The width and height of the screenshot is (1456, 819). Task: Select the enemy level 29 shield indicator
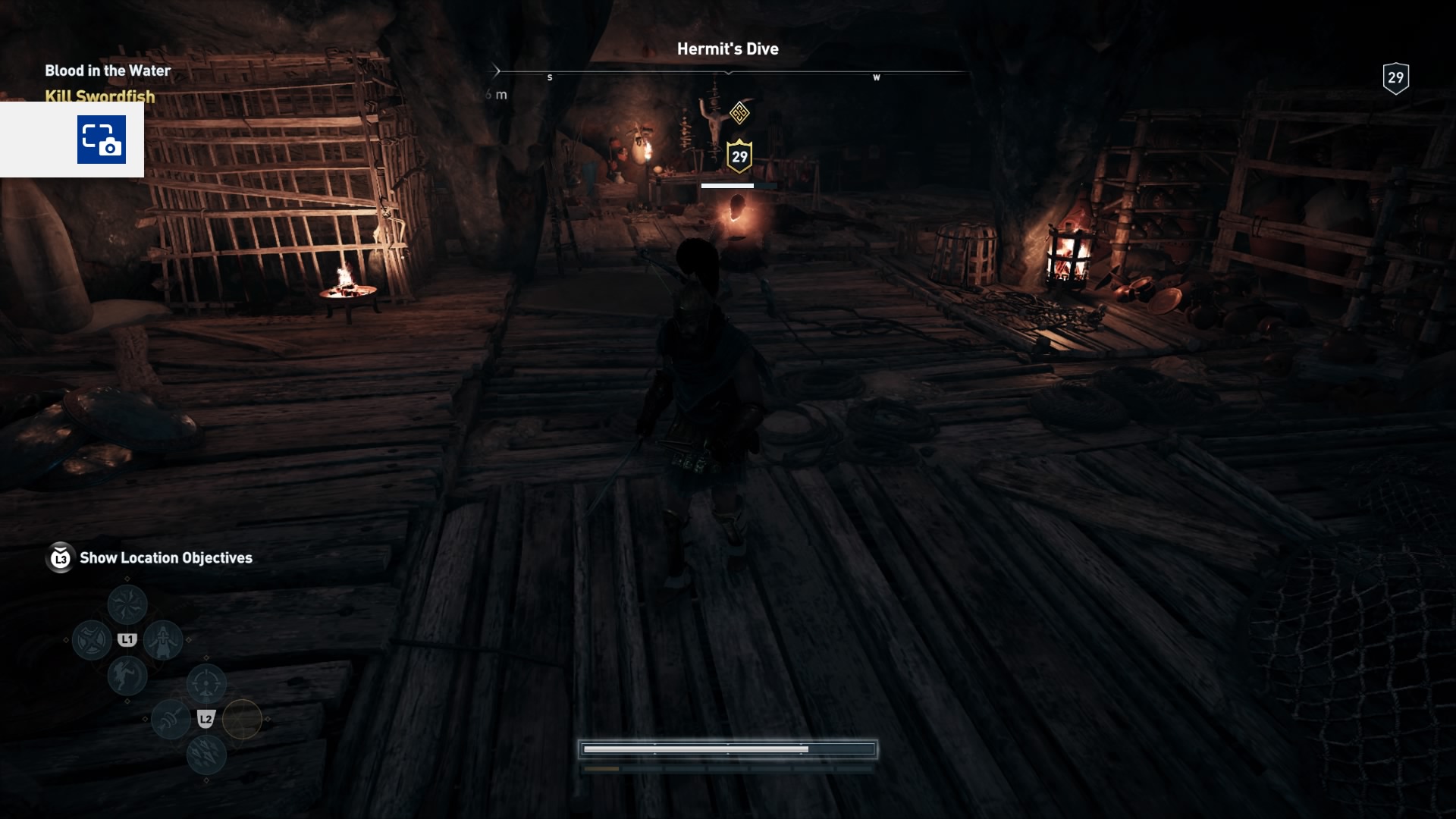coord(739,157)
